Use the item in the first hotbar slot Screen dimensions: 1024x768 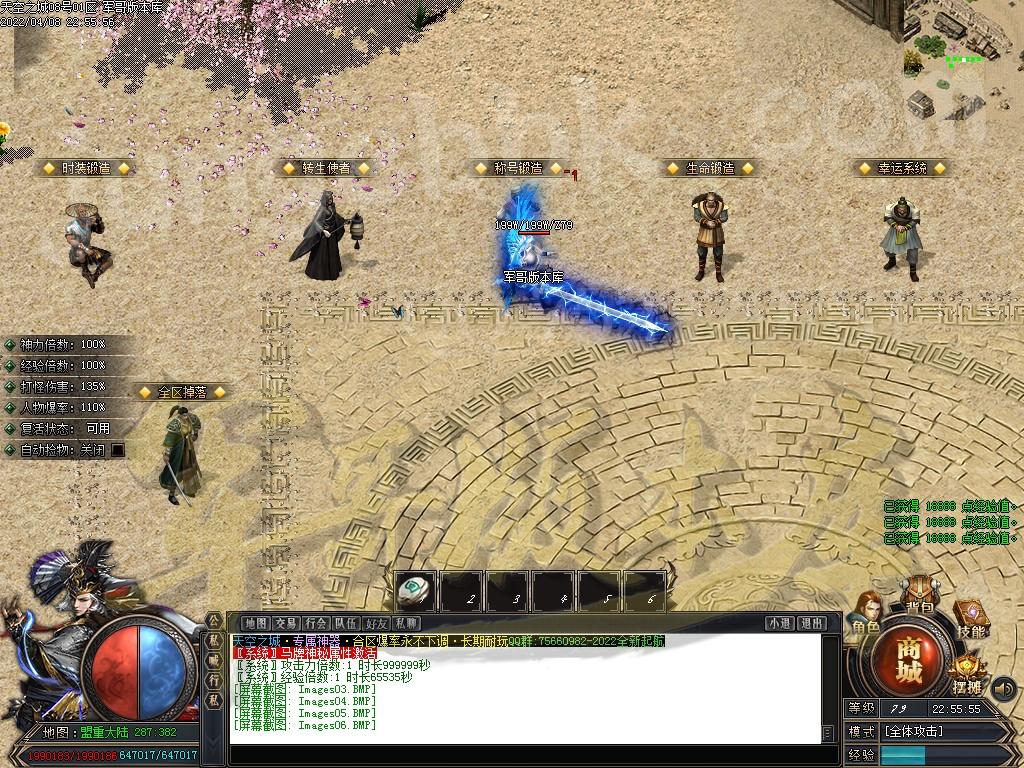click(415, 591)
